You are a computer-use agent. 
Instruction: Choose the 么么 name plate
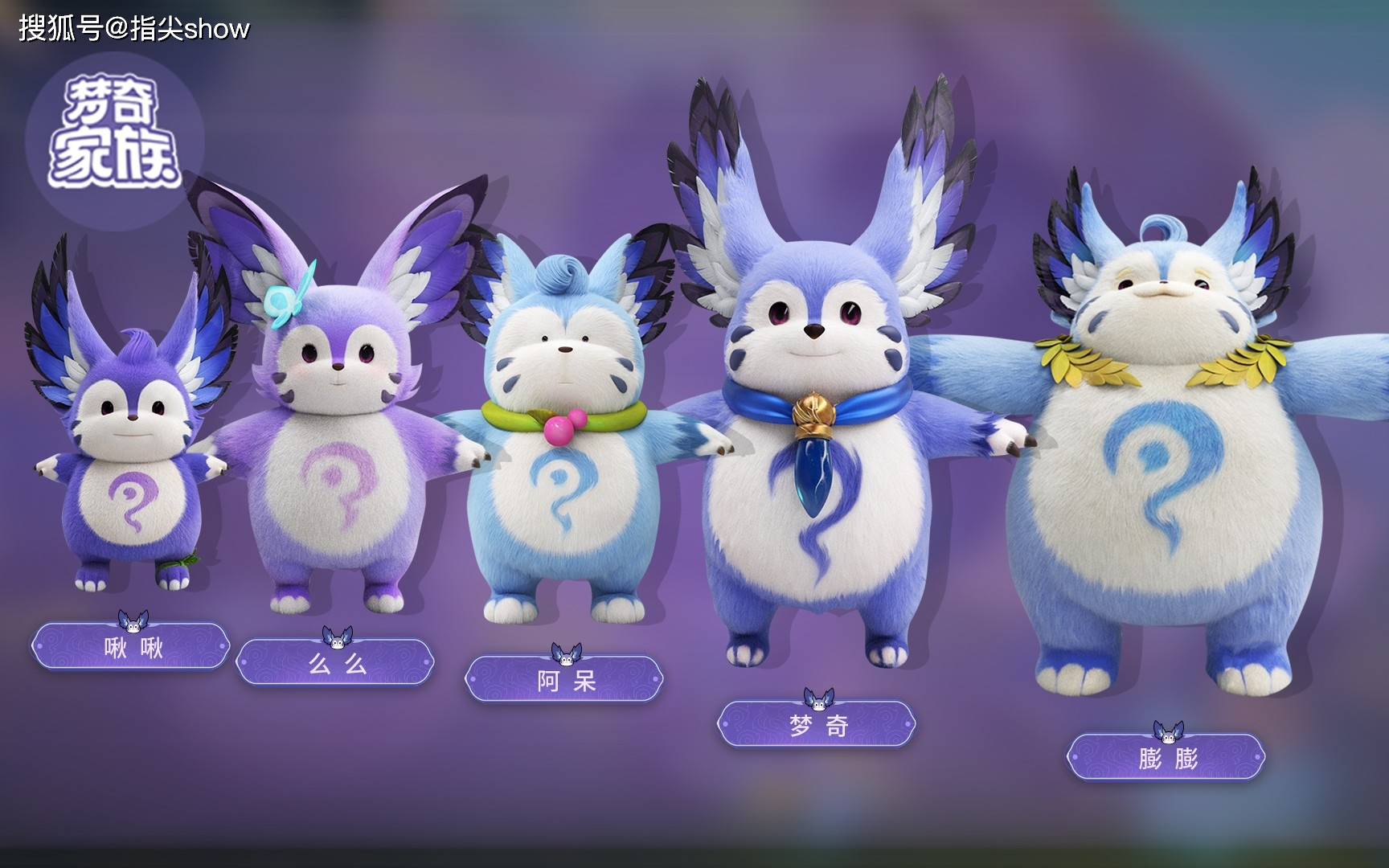[x=335, y=663]
